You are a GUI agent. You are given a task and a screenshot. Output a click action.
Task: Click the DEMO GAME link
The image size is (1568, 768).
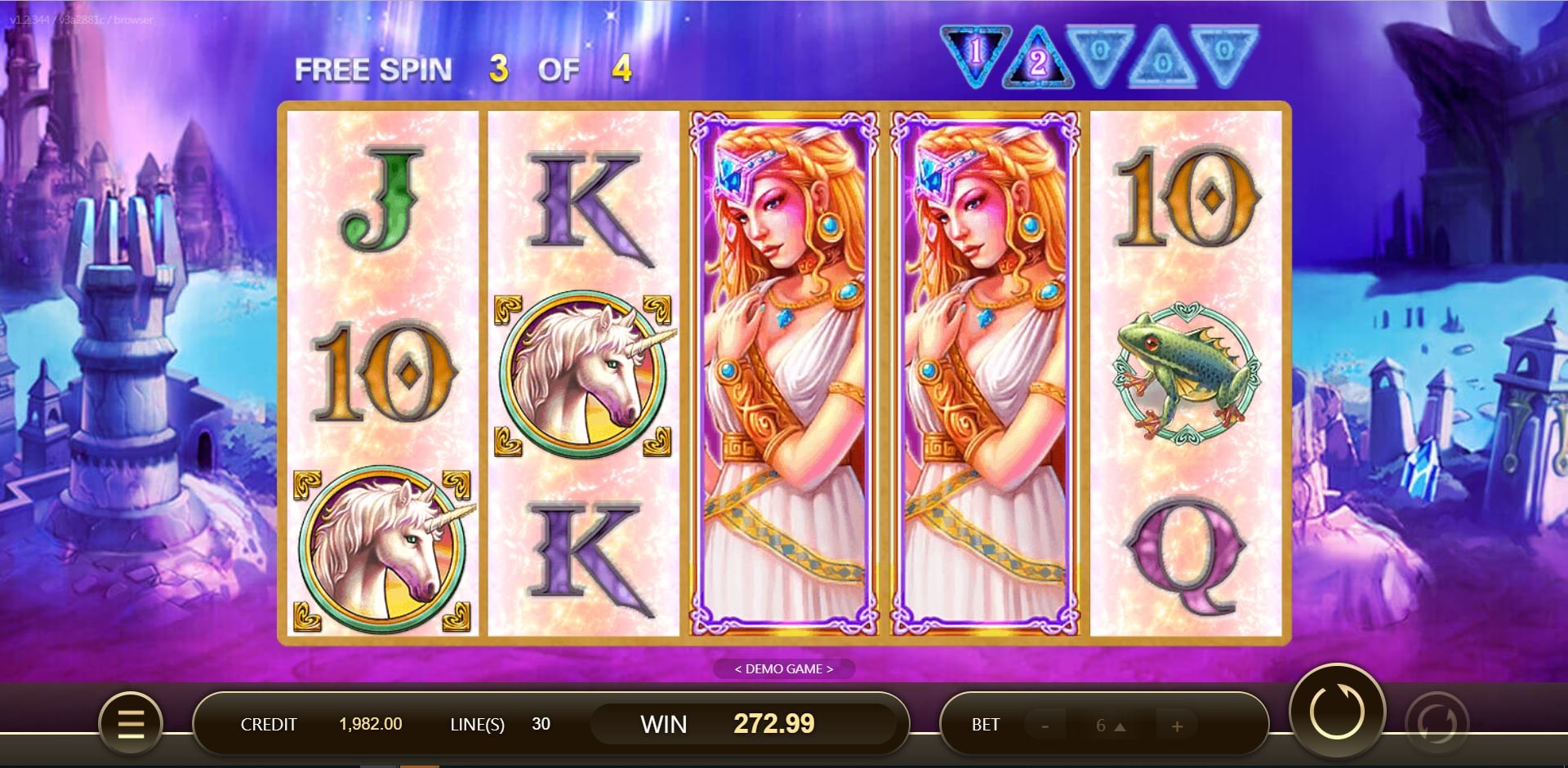coord(783,668)
